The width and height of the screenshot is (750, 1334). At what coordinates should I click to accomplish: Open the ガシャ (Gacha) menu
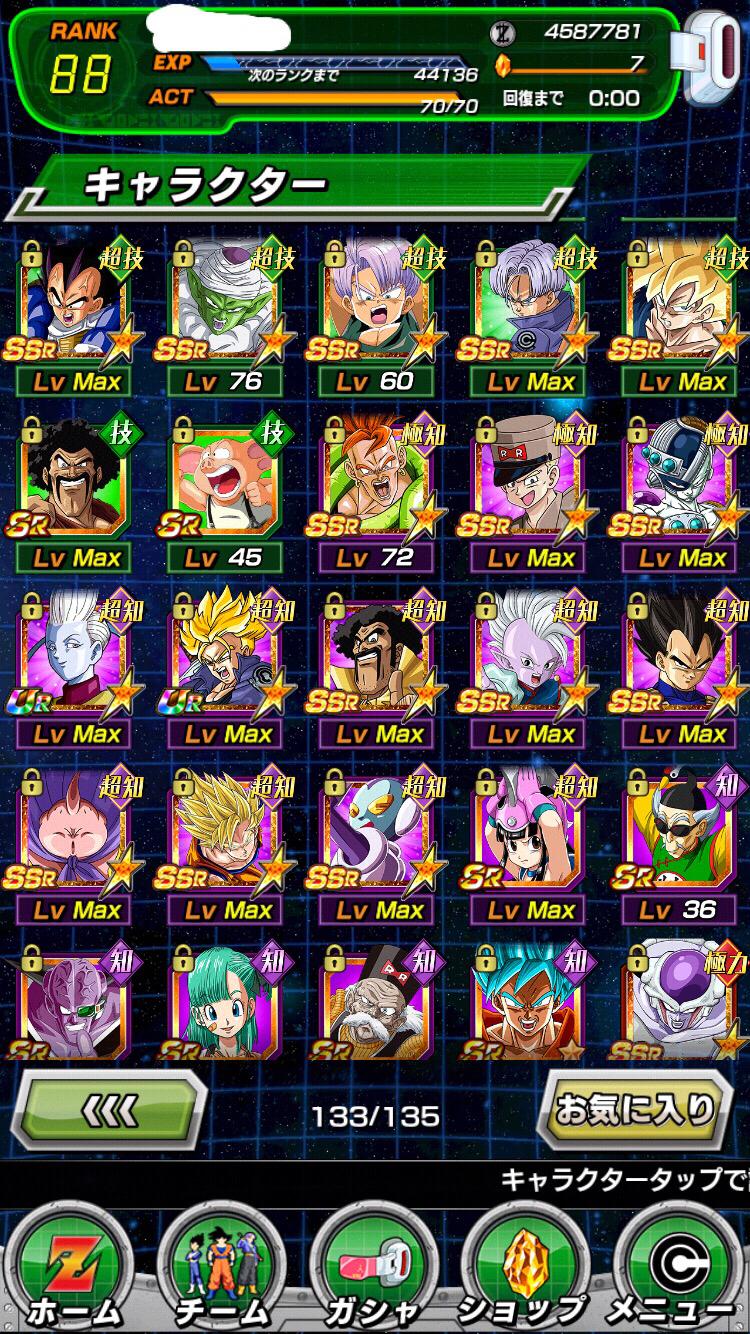374,1268
